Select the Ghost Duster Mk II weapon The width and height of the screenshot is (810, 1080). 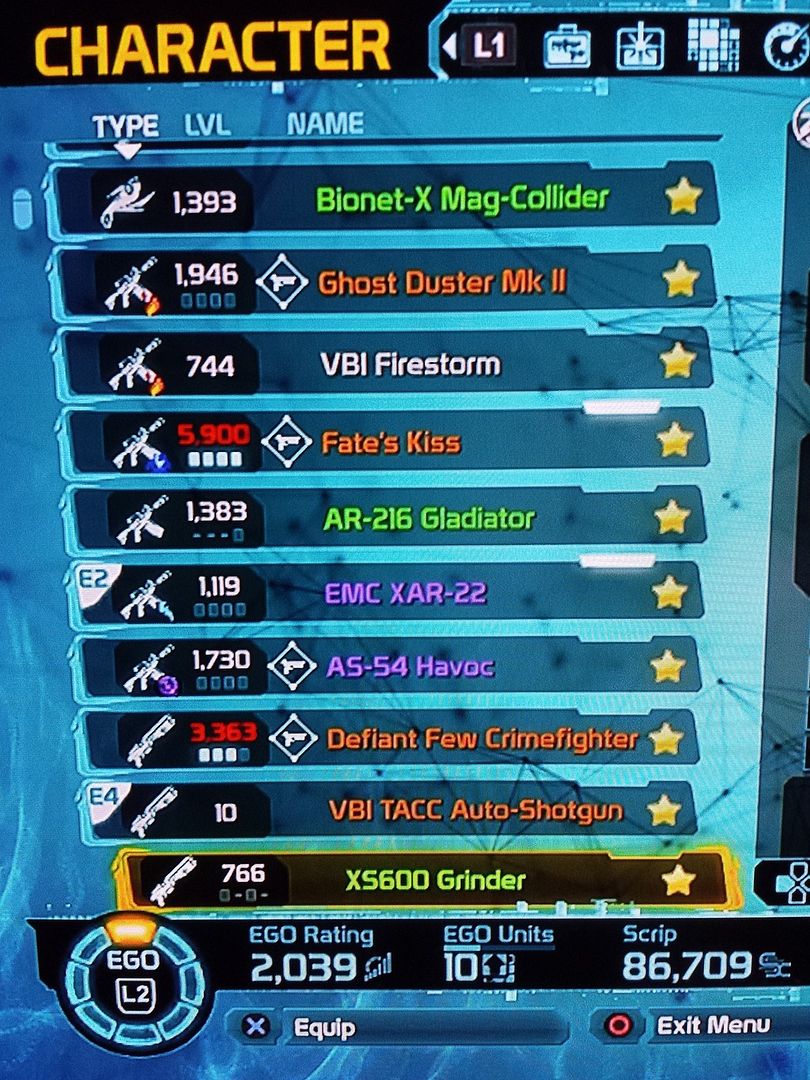tap(441, 282)
